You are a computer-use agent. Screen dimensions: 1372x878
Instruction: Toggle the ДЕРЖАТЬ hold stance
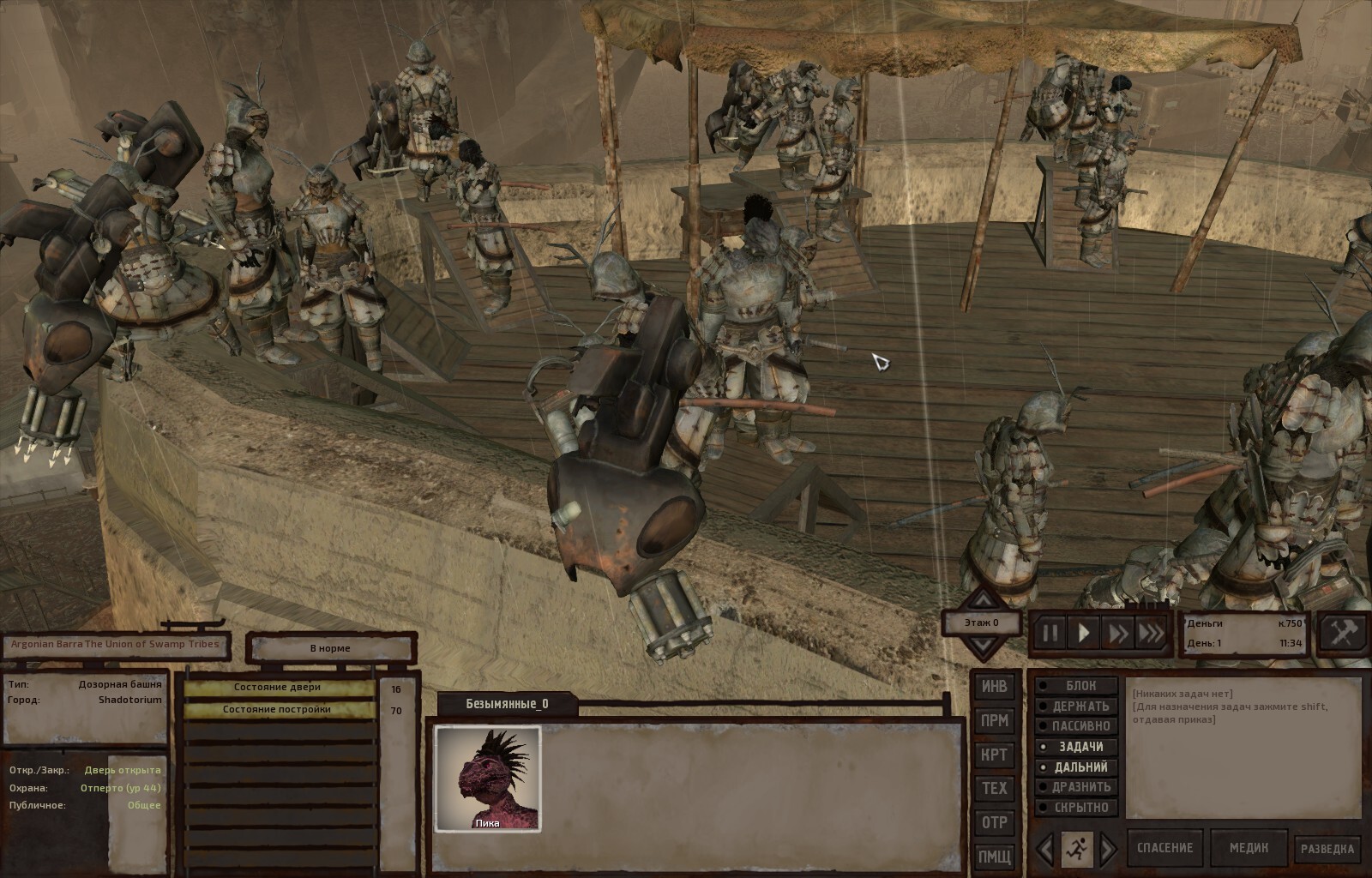pos(1079,707)
